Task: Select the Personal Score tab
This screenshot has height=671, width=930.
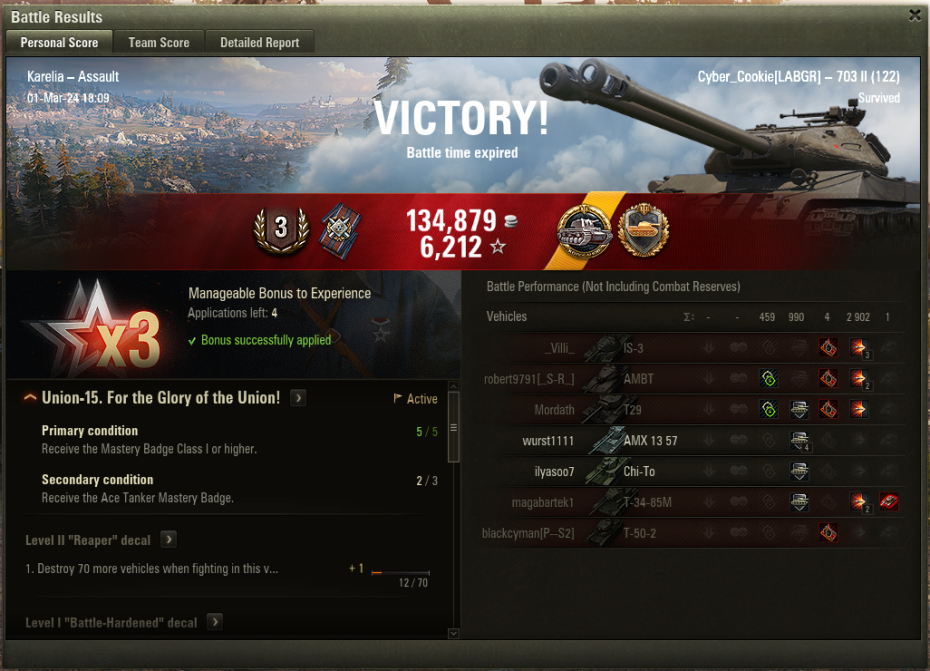Action: (x=59, y=42)
